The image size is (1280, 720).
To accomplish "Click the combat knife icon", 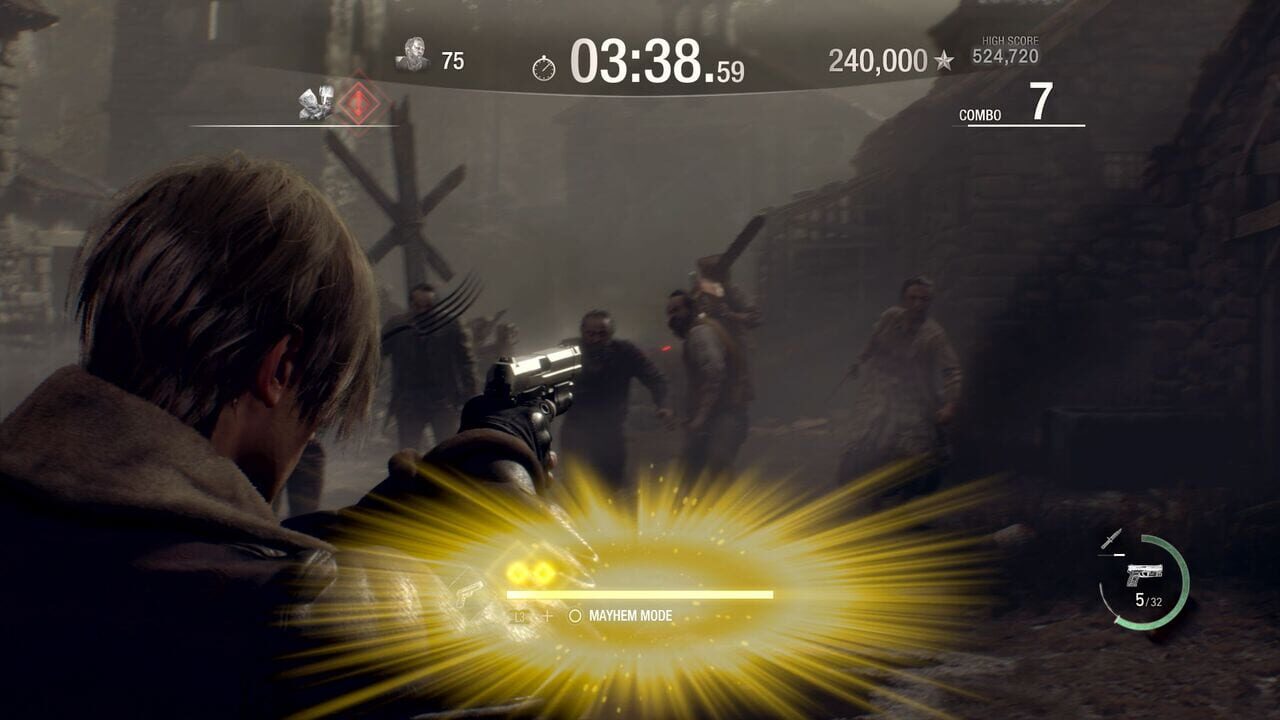I will [x=1112, y=539].
